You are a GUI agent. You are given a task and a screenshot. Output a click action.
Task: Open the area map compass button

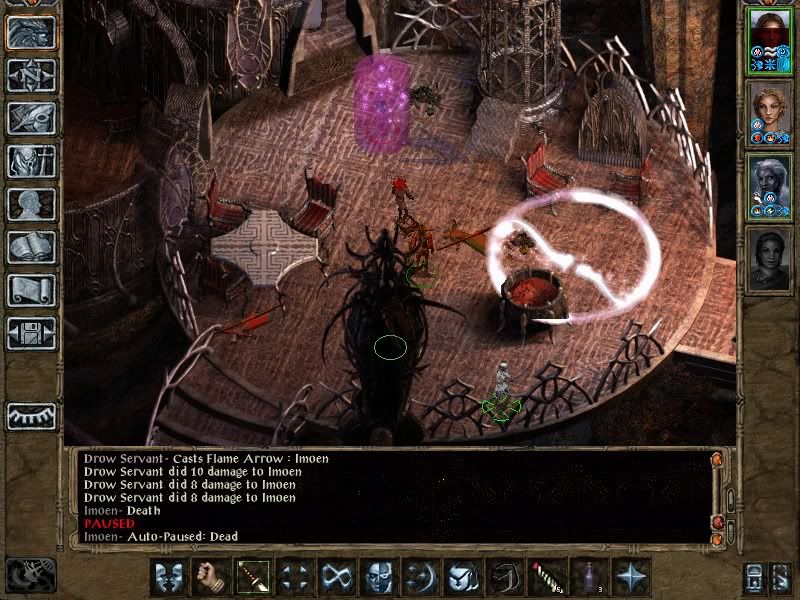pyautogui.click(x=31, y=75)
